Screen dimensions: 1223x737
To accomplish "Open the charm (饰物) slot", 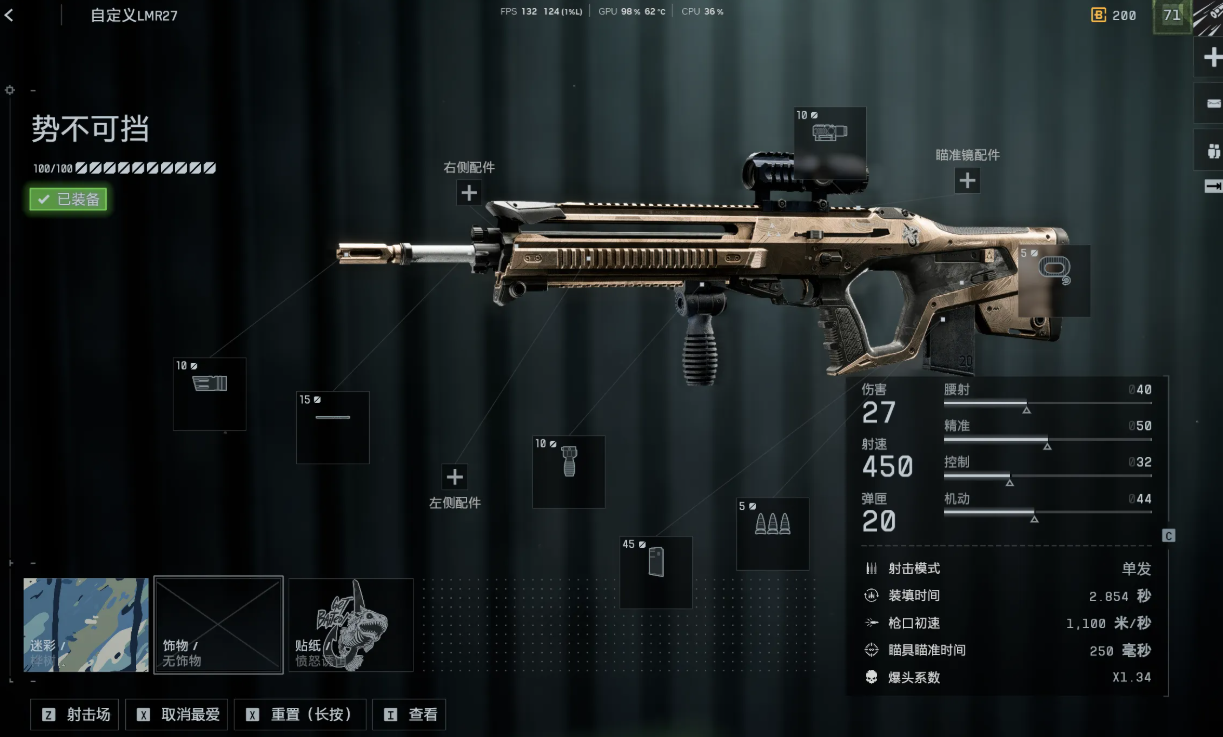I will [x=218, y=625].
